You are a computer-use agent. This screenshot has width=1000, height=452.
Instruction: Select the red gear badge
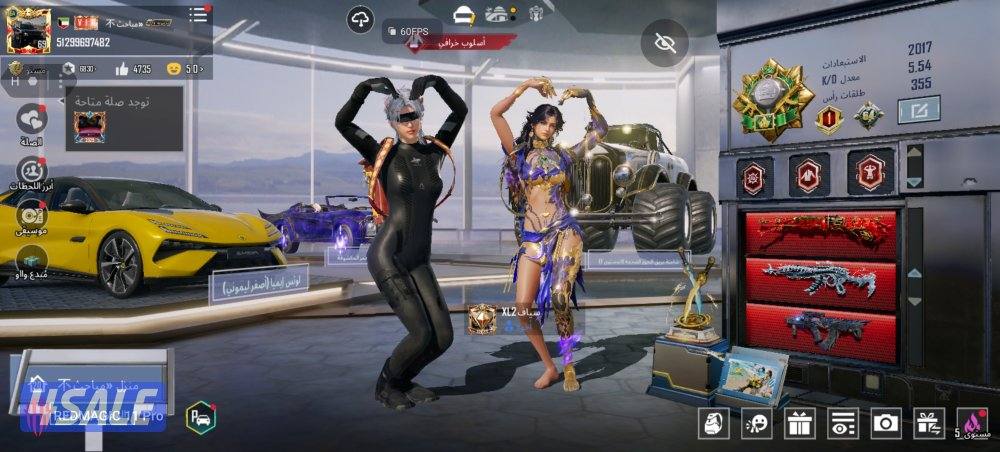click(x=754, y=177)
